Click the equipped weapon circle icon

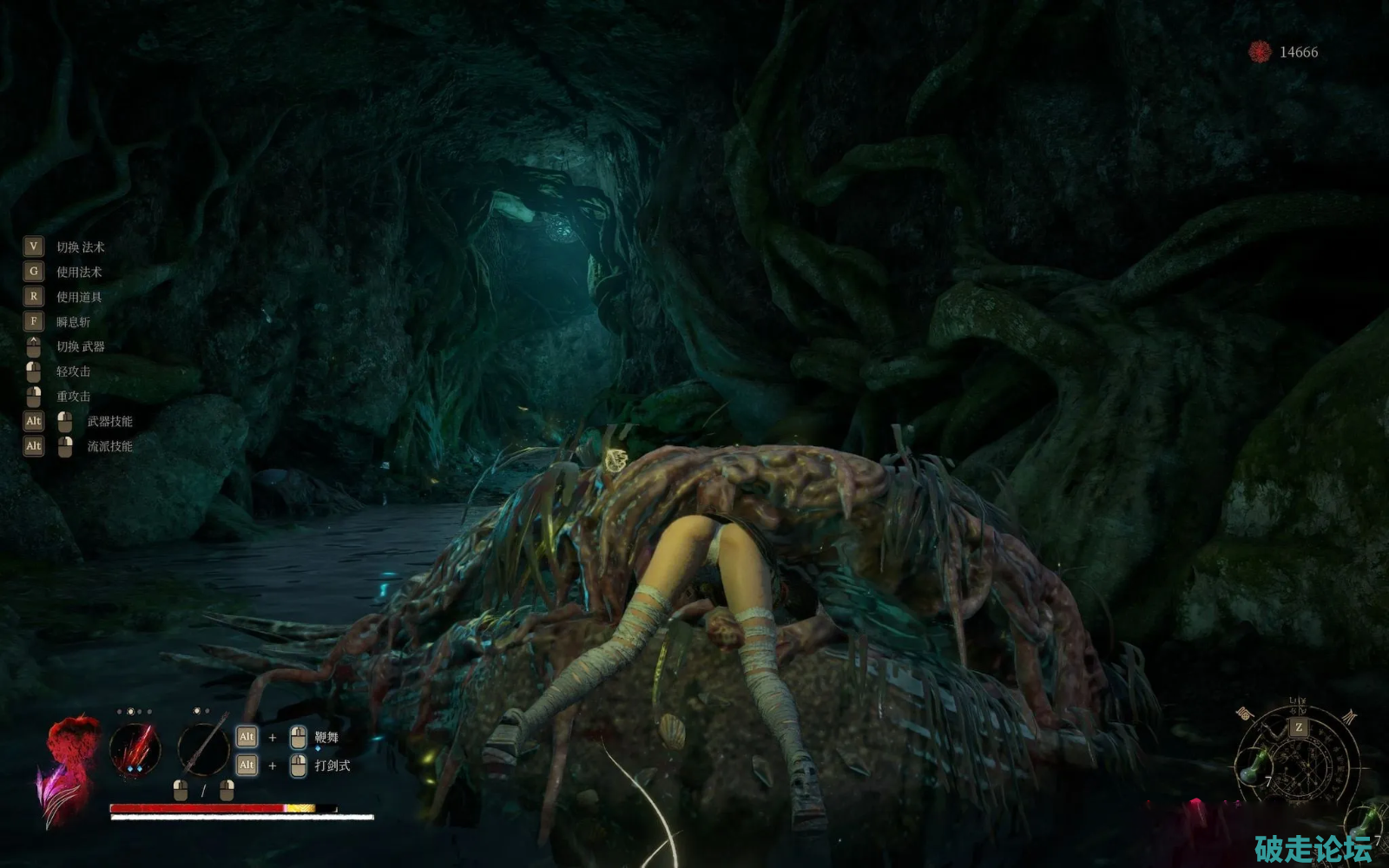(203, 748)
